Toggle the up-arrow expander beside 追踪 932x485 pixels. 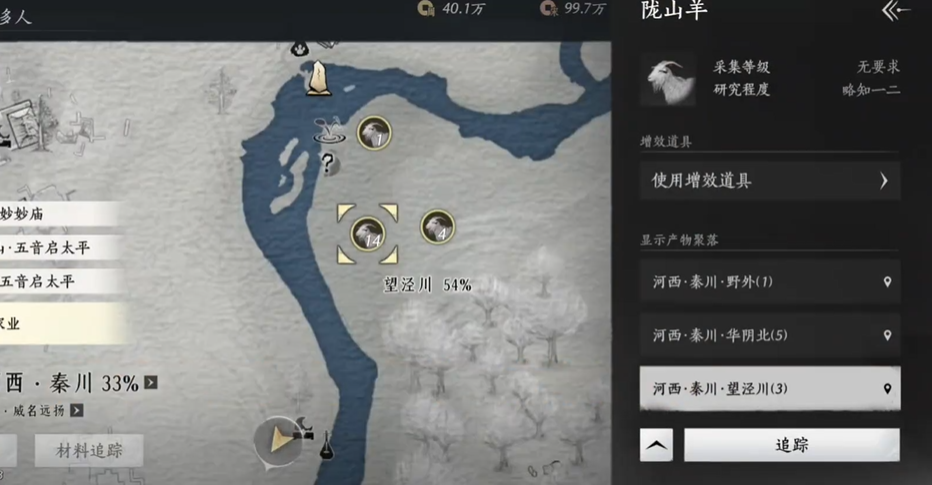[x=656, y=445]
